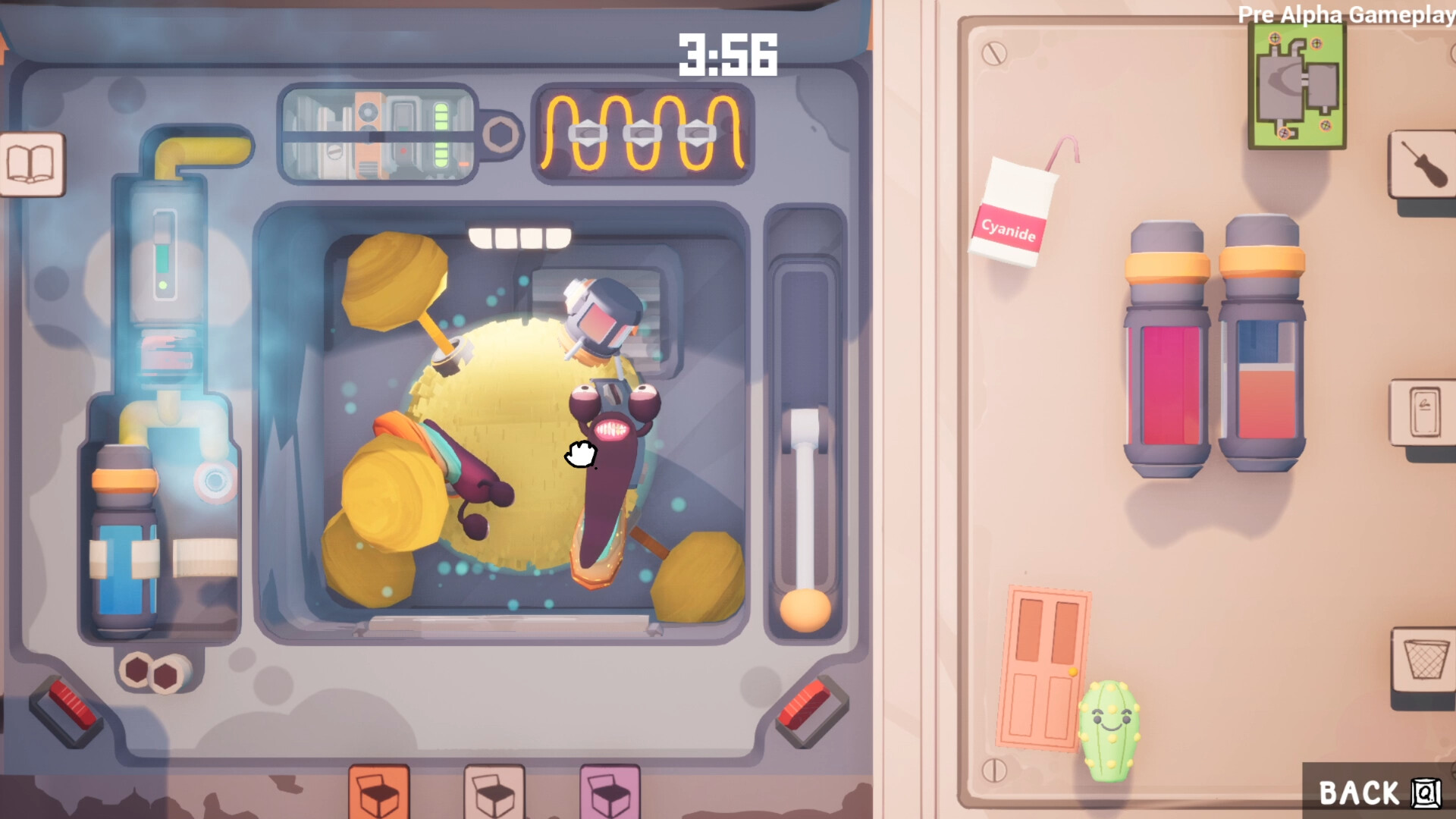This screenshot has width=1456, height=819.
Task: Click the BACK button
Action: point(1380,793)
